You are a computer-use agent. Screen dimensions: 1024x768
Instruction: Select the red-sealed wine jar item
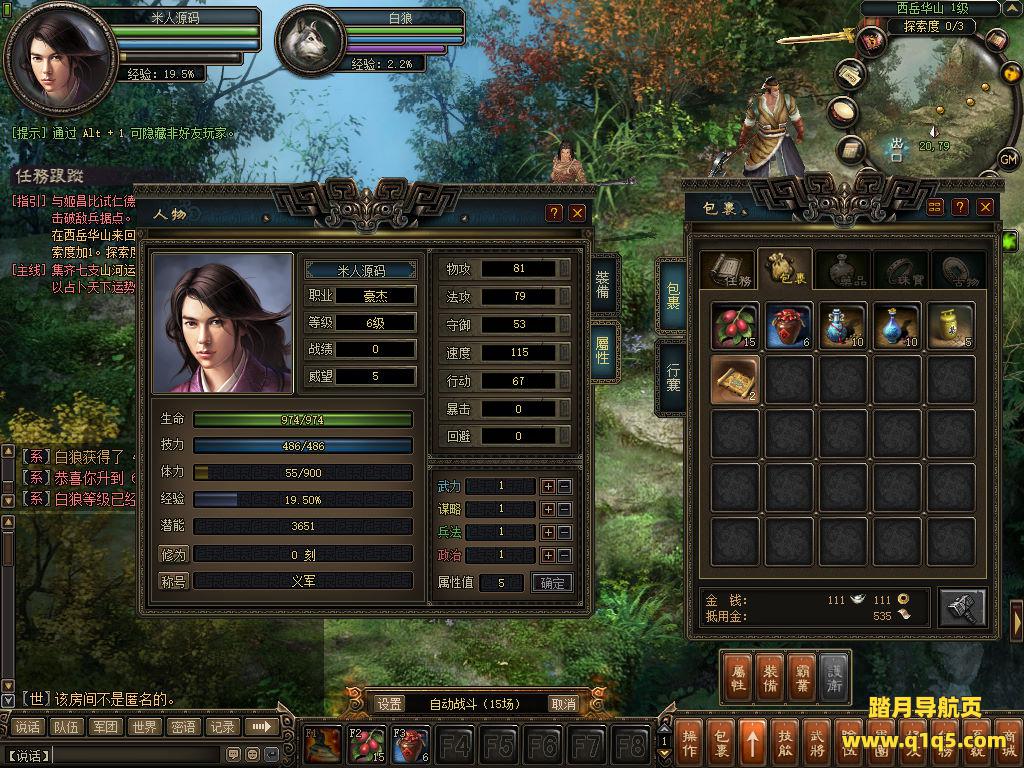point(789,327)
